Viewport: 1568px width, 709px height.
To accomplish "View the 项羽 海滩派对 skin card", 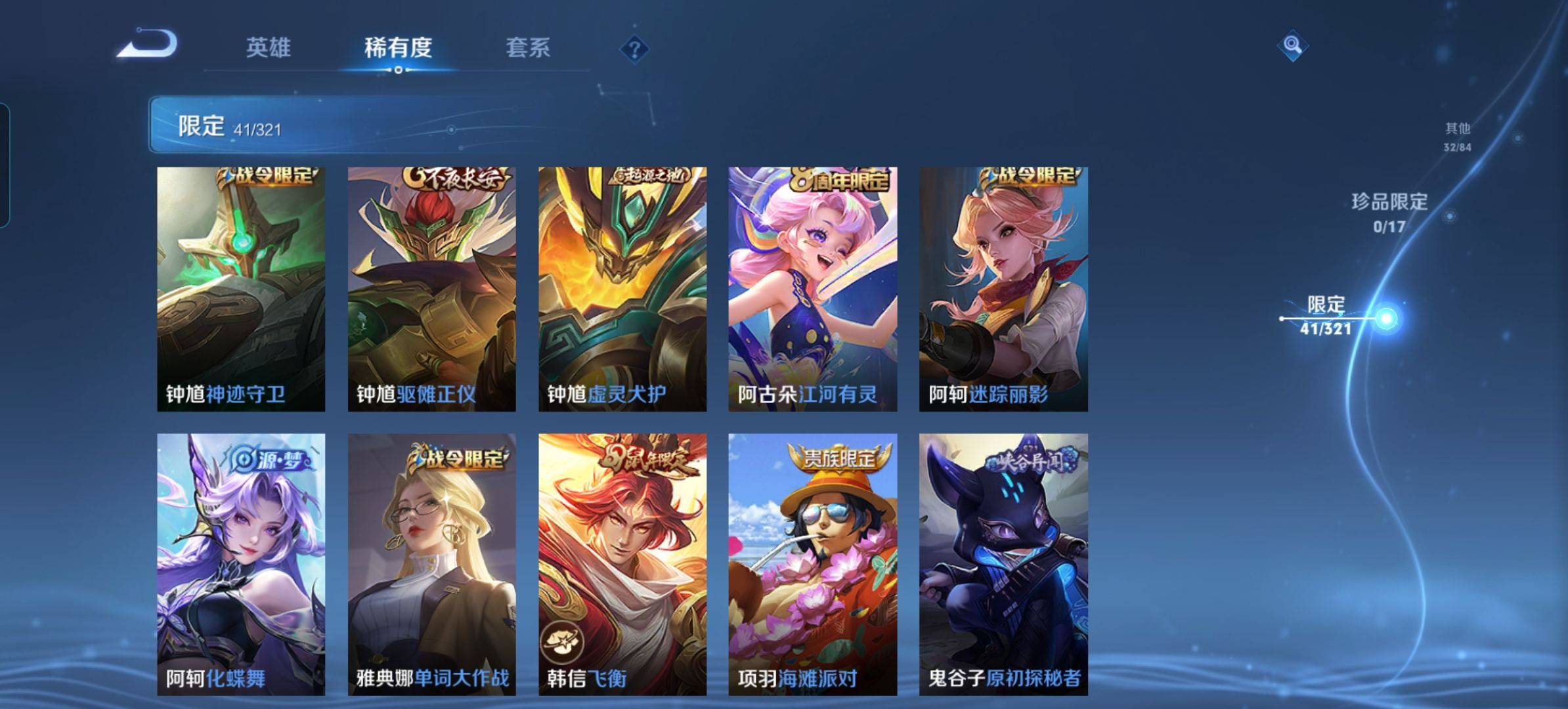I will point(813,564).
